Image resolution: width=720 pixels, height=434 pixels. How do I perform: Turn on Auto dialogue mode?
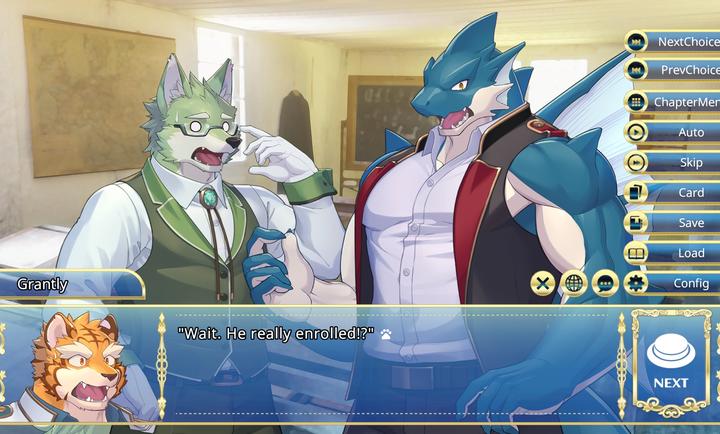coord(675,132)
